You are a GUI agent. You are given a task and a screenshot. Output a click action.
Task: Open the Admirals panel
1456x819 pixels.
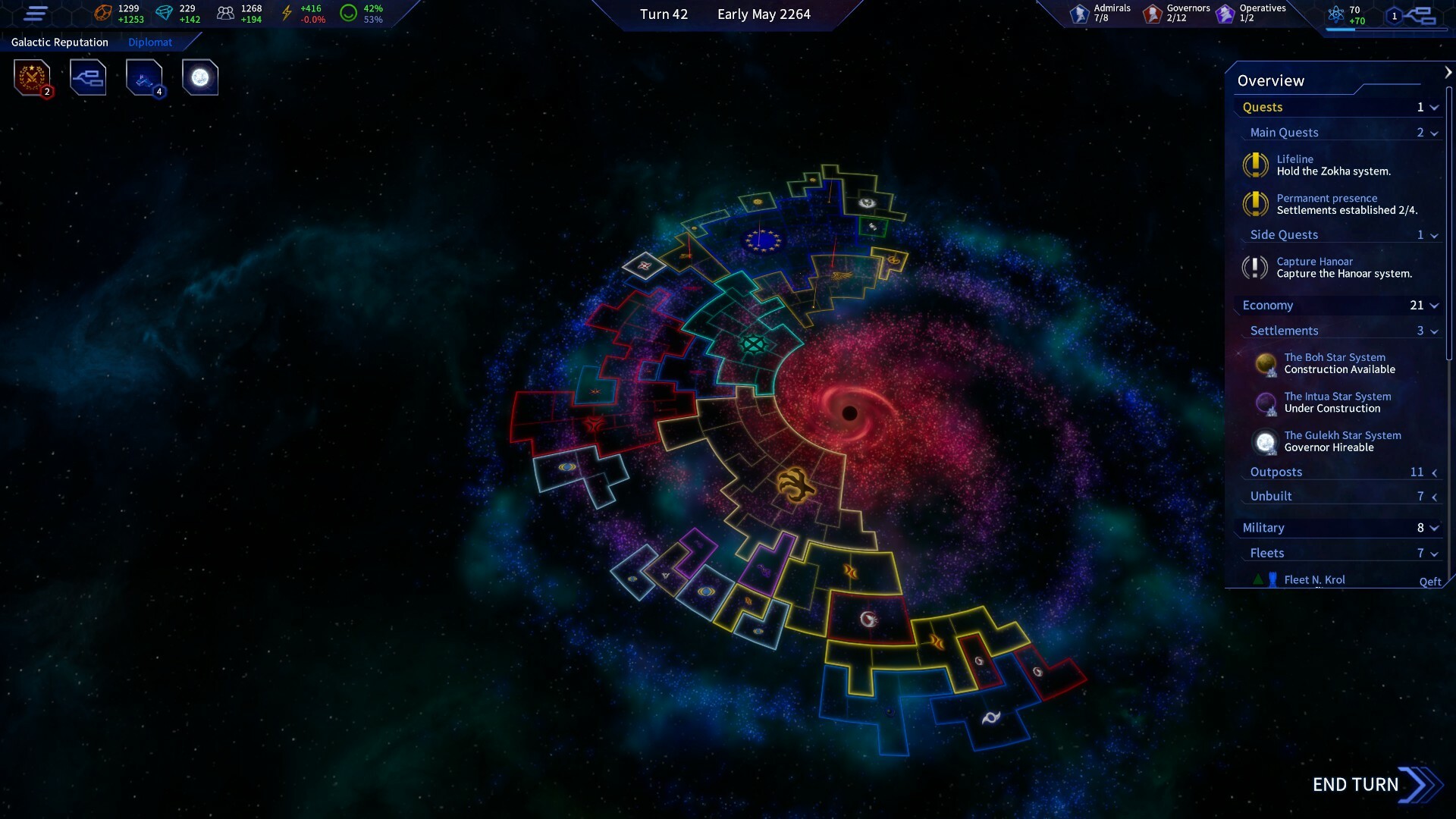click(1080, 13)
